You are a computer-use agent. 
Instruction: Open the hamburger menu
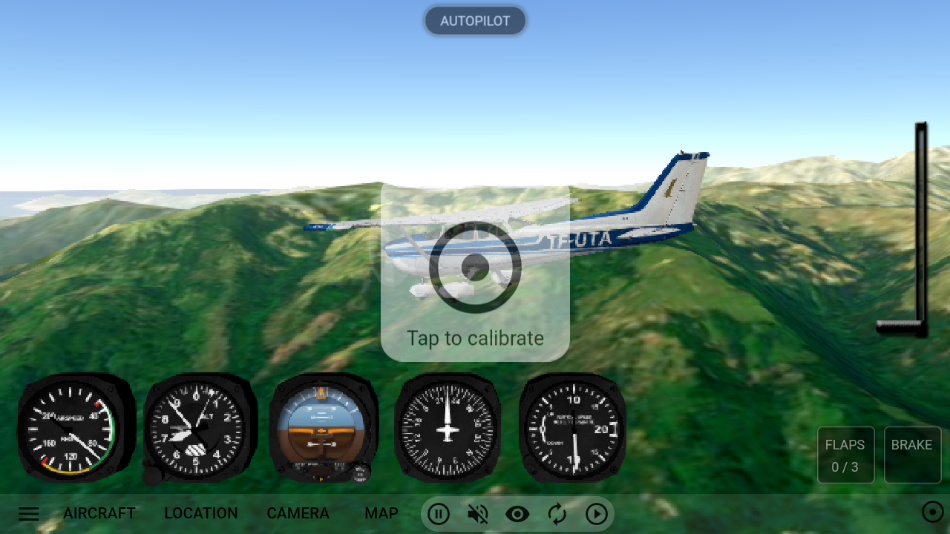coord(29,514)
